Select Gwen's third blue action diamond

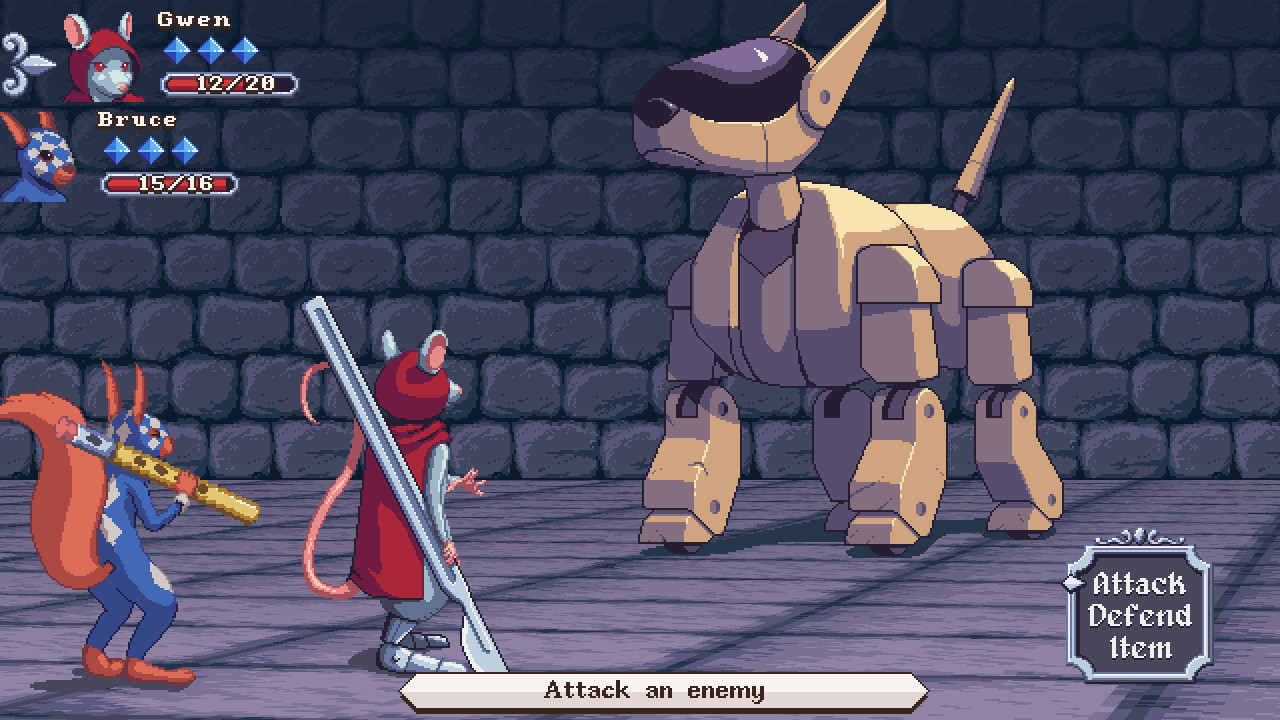tap(247, 49)
